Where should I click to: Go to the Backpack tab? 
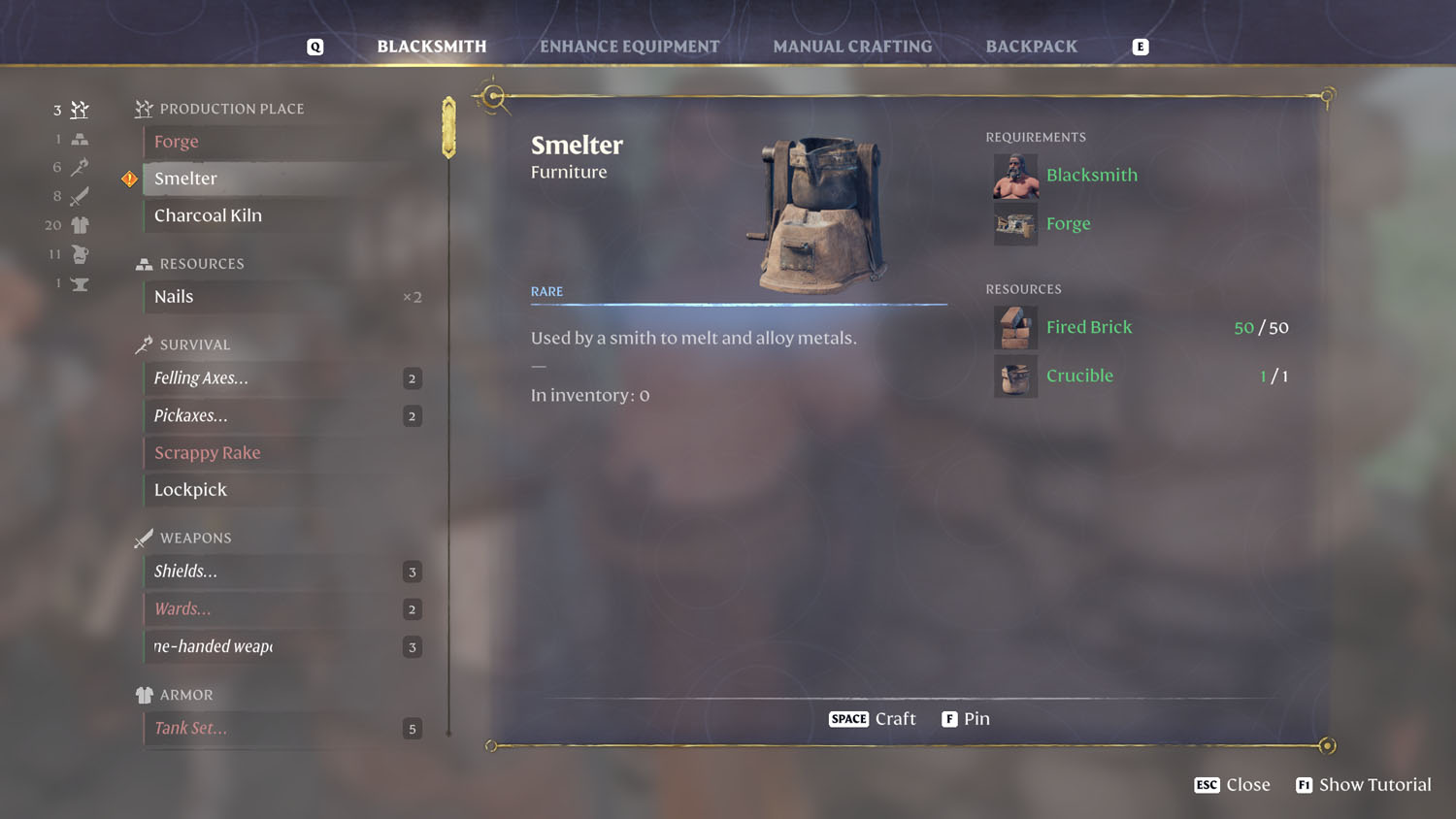(x=1031, y=47)
